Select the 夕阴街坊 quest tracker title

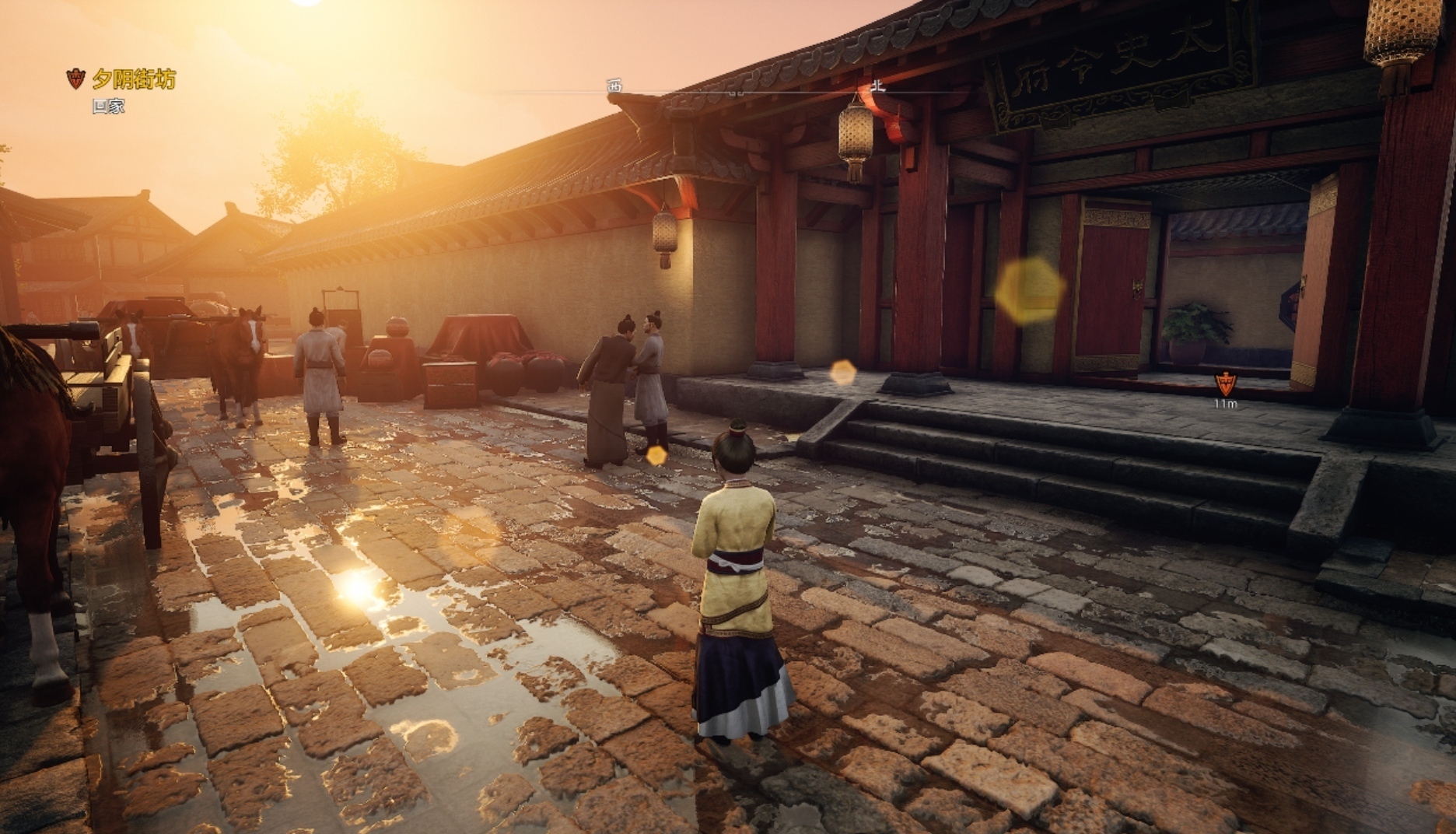[133, 79]
